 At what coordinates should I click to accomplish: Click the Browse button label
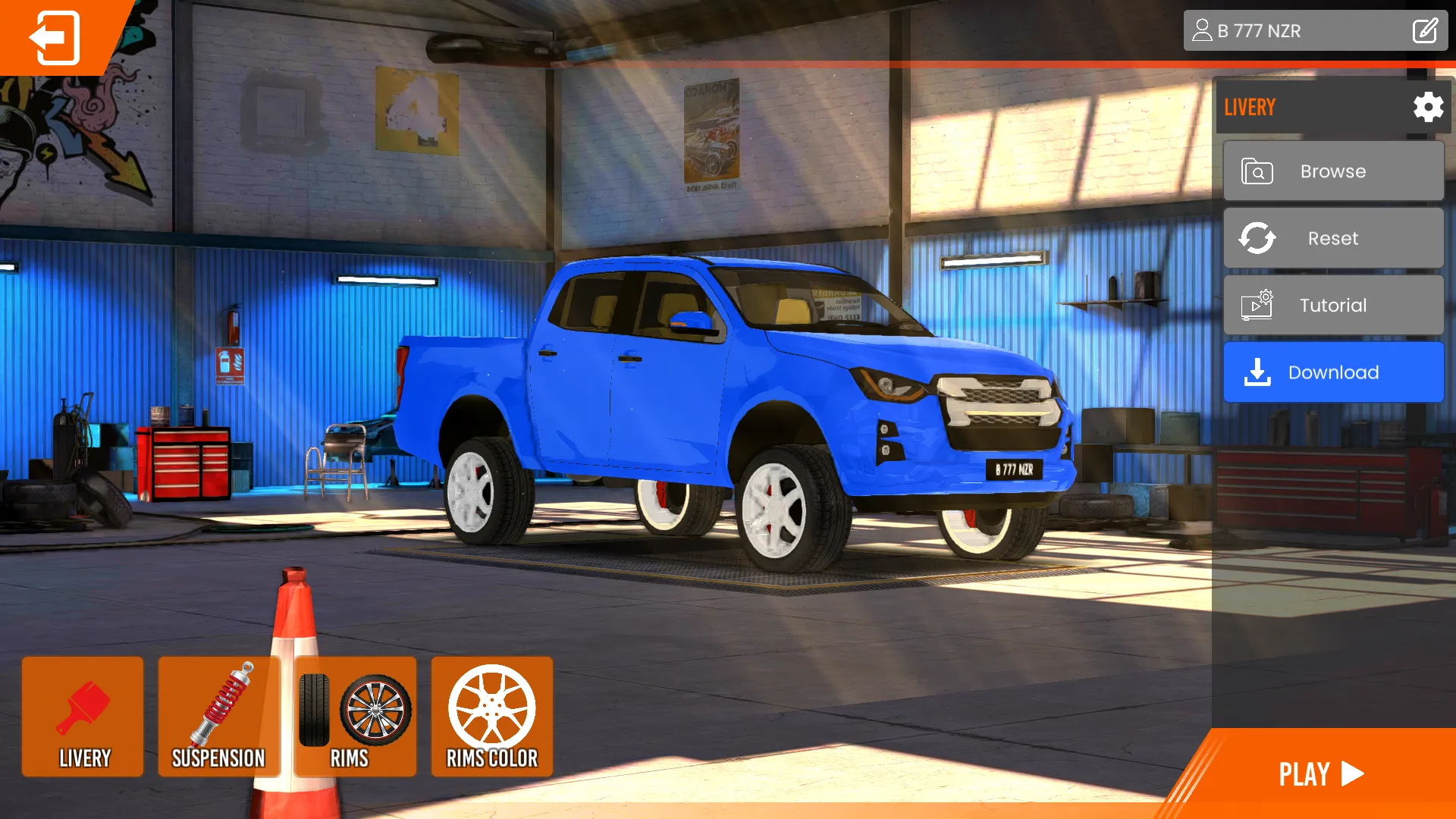[1332, 171]
